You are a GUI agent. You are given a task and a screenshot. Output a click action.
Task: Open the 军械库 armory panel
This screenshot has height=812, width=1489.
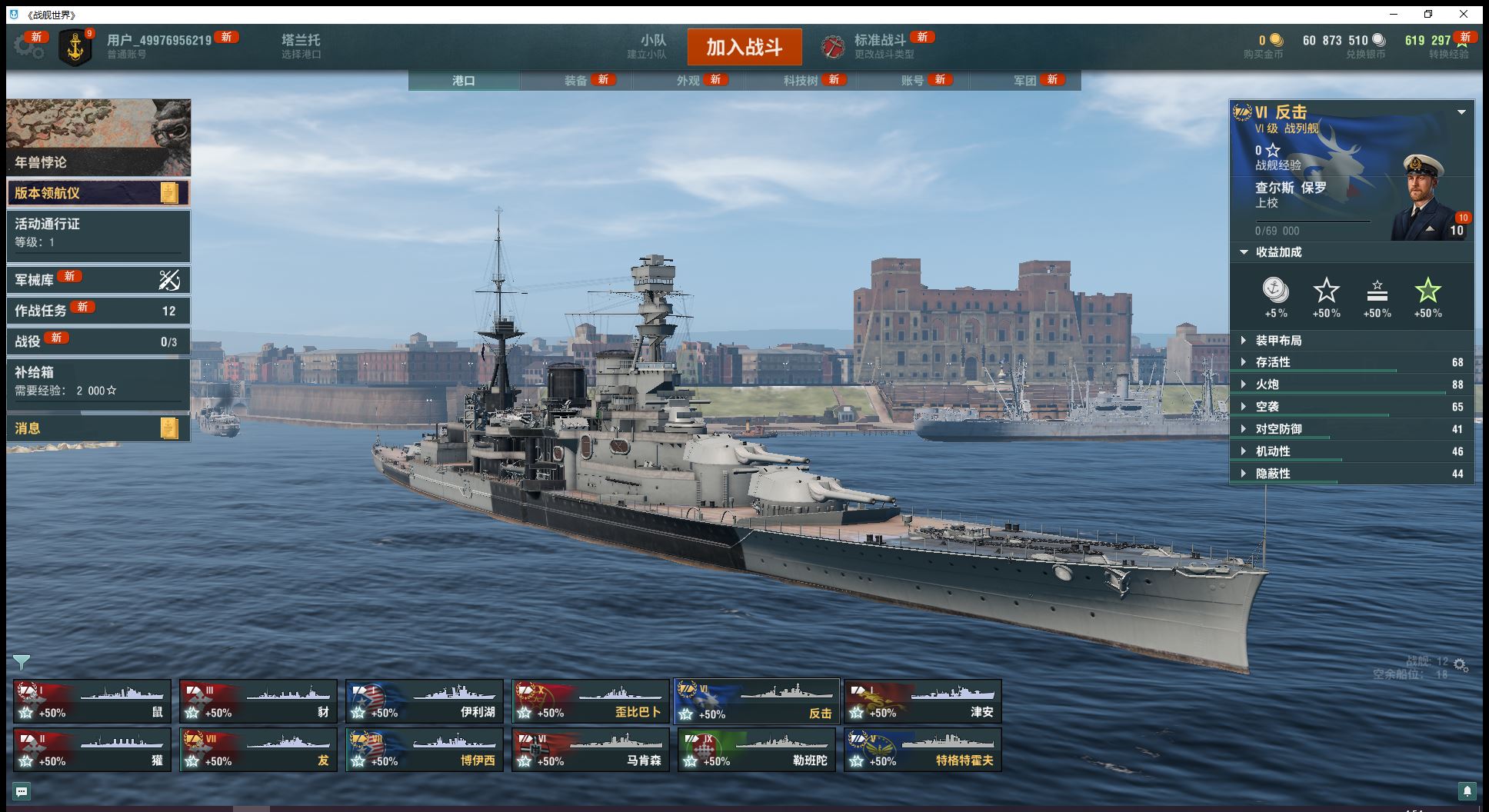pyautogui.click(x=98, y=280)
